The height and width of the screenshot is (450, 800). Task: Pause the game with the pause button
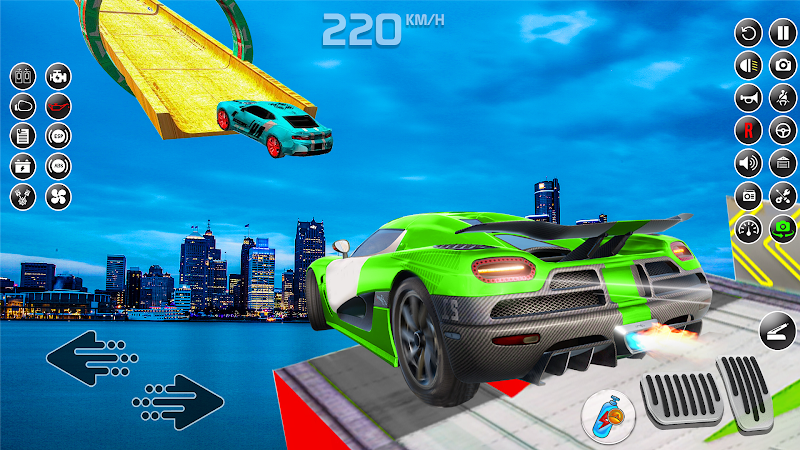click(x=781, y=33)
